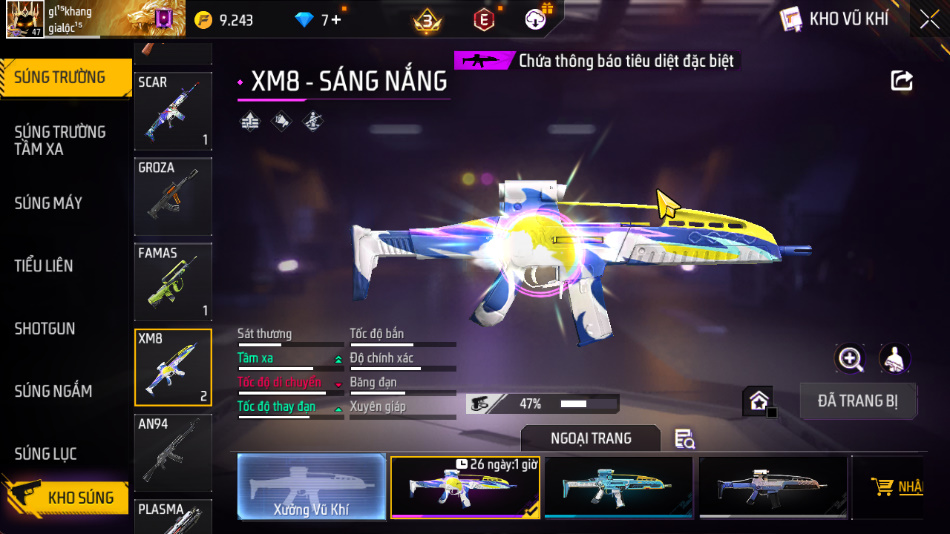Select the AN94 weapon
This screenshot has height=534, width=950.
[173, 452]
